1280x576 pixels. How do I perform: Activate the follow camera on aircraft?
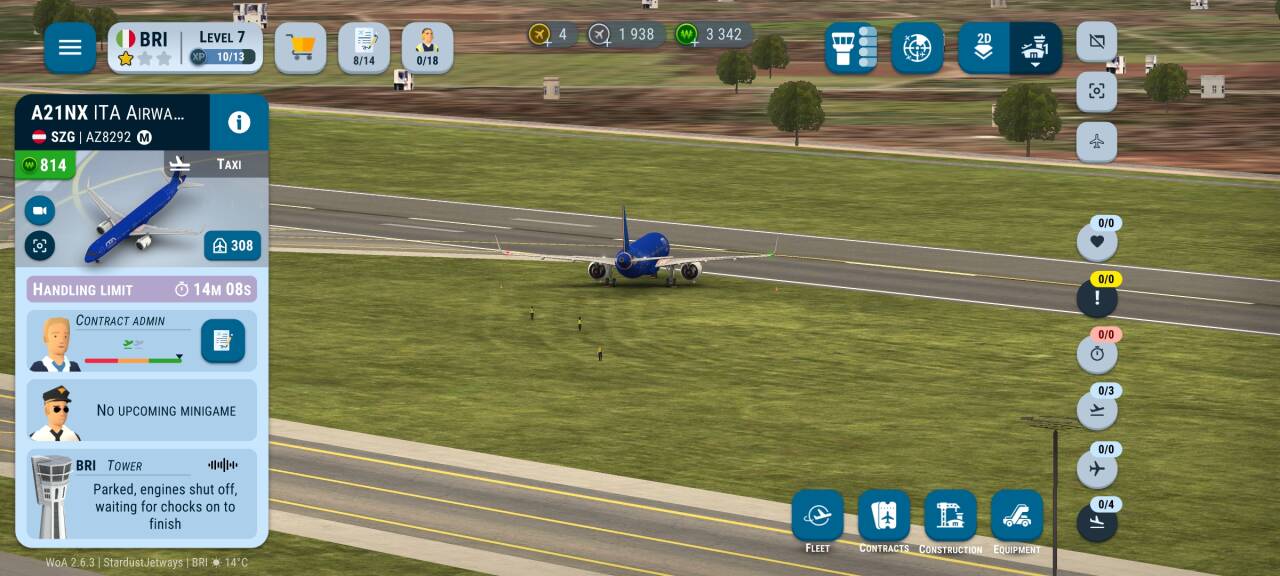pos(40,210)
